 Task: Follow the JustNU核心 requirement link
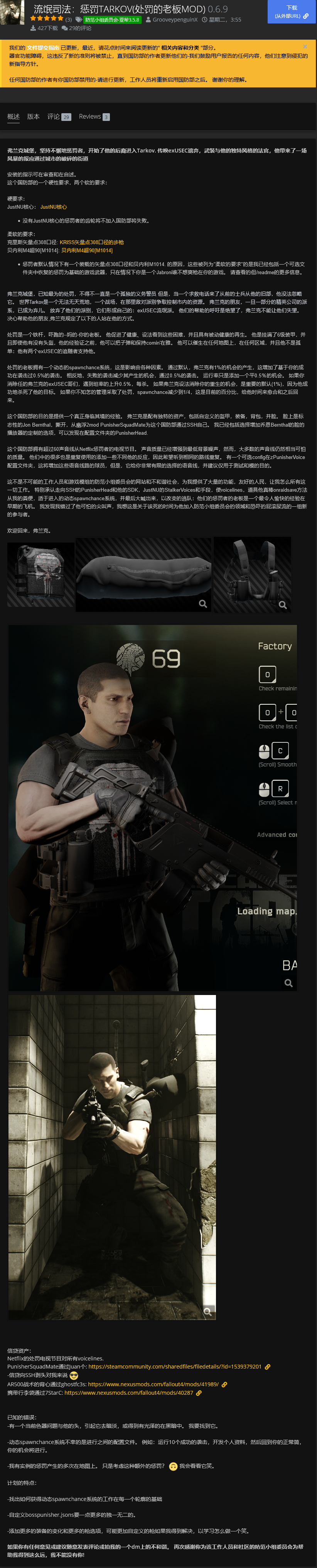tap(54, 207)
